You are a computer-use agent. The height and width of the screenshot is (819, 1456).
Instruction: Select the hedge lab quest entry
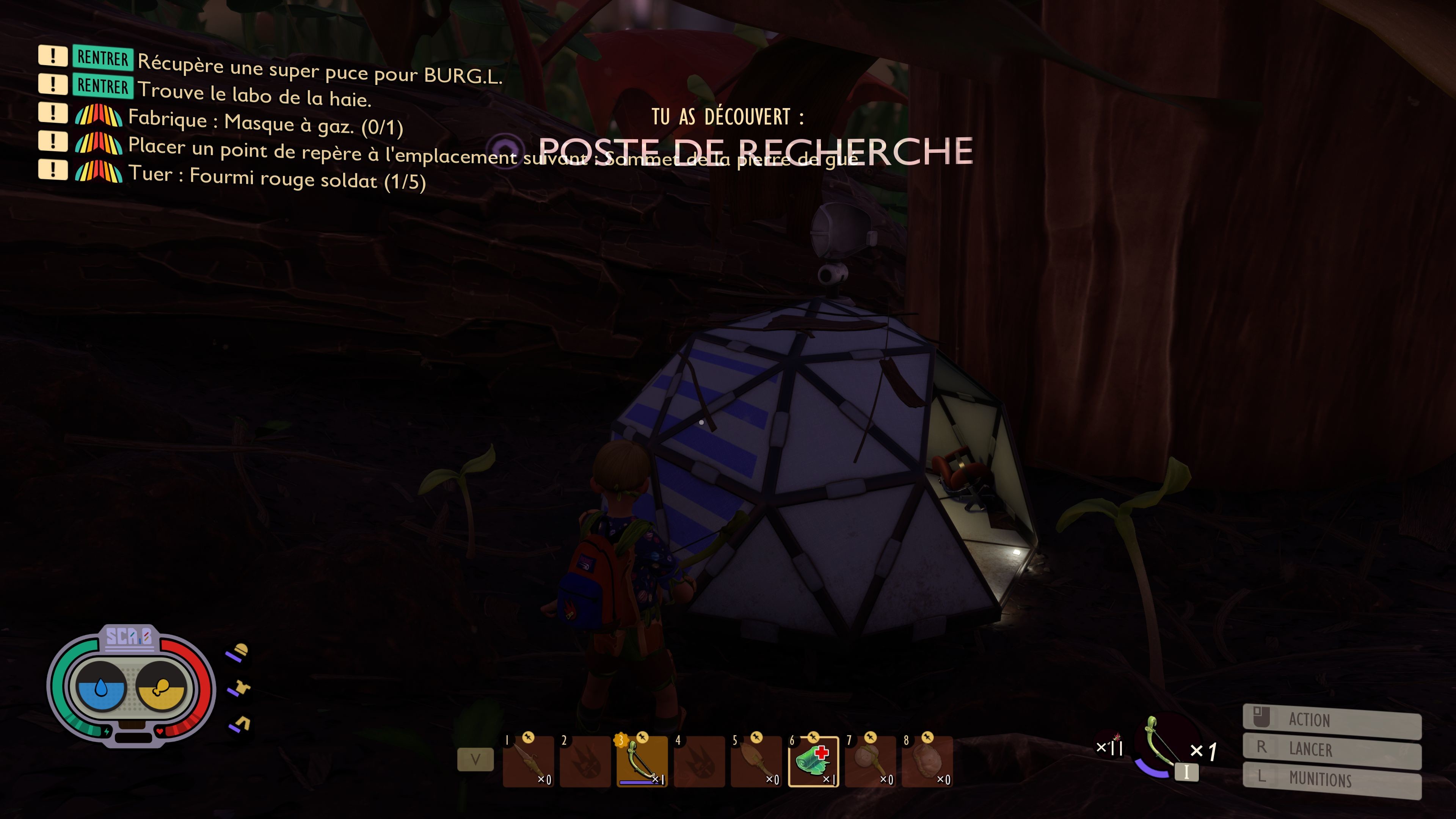(254, 94)
